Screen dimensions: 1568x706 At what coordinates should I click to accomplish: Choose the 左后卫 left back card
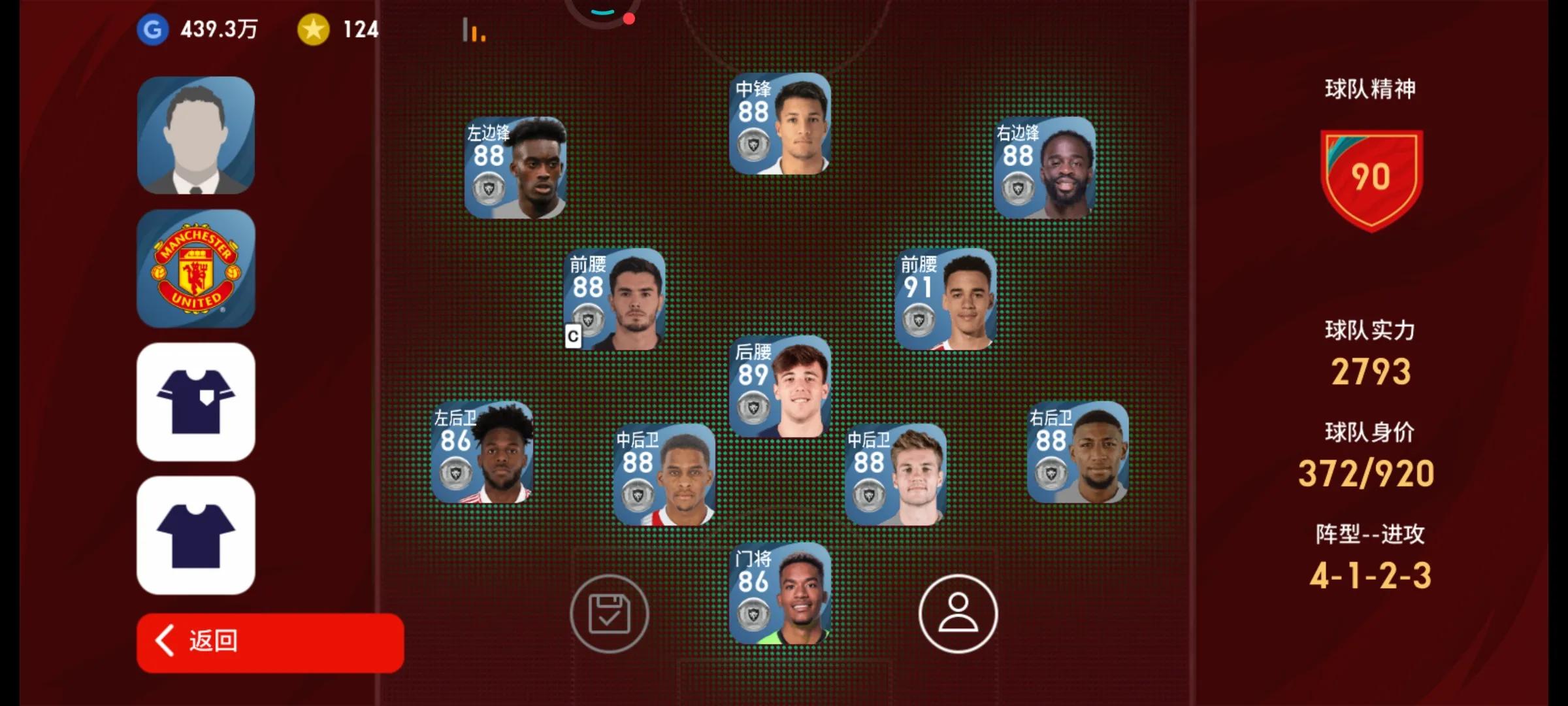click(x=482, y=452)
